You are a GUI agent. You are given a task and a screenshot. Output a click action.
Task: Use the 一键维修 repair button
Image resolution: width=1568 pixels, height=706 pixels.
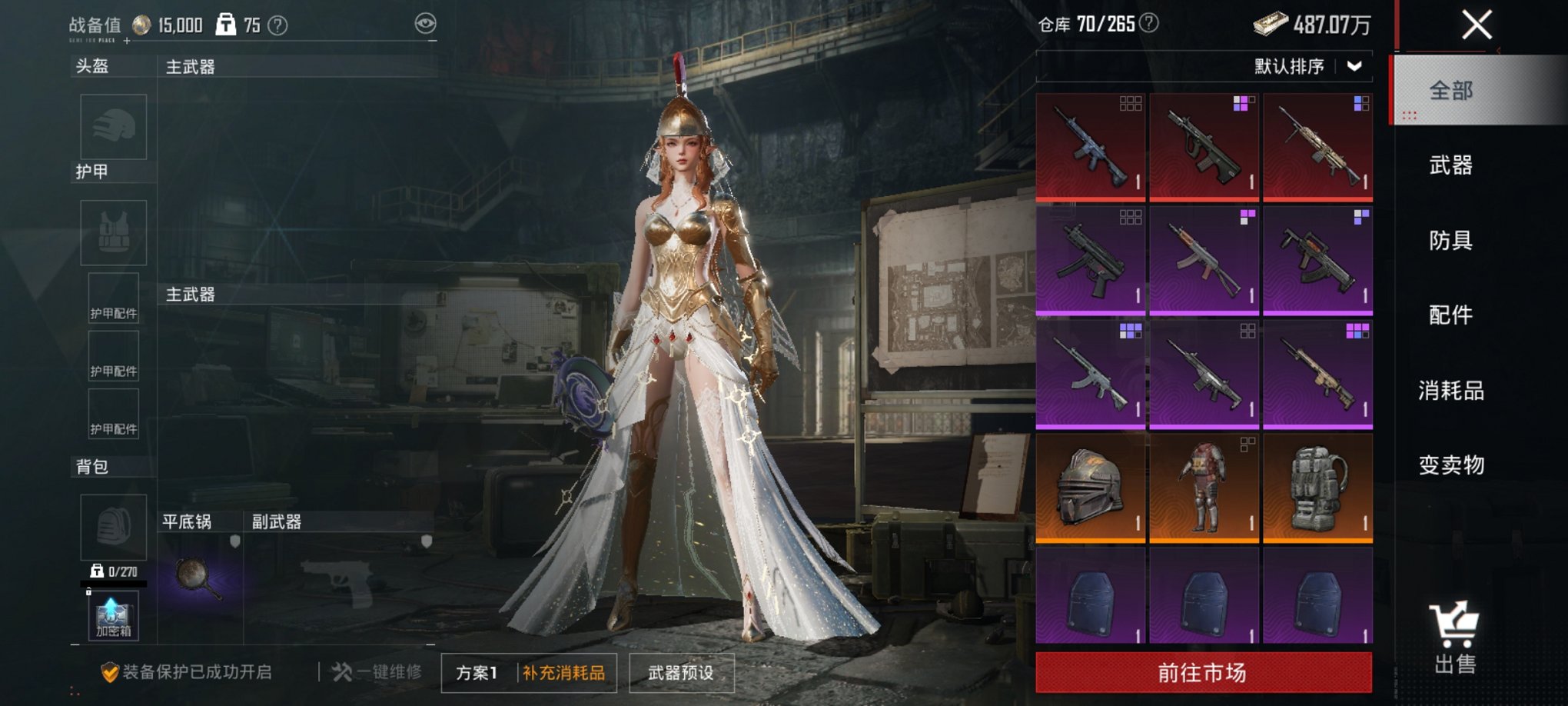377,672
